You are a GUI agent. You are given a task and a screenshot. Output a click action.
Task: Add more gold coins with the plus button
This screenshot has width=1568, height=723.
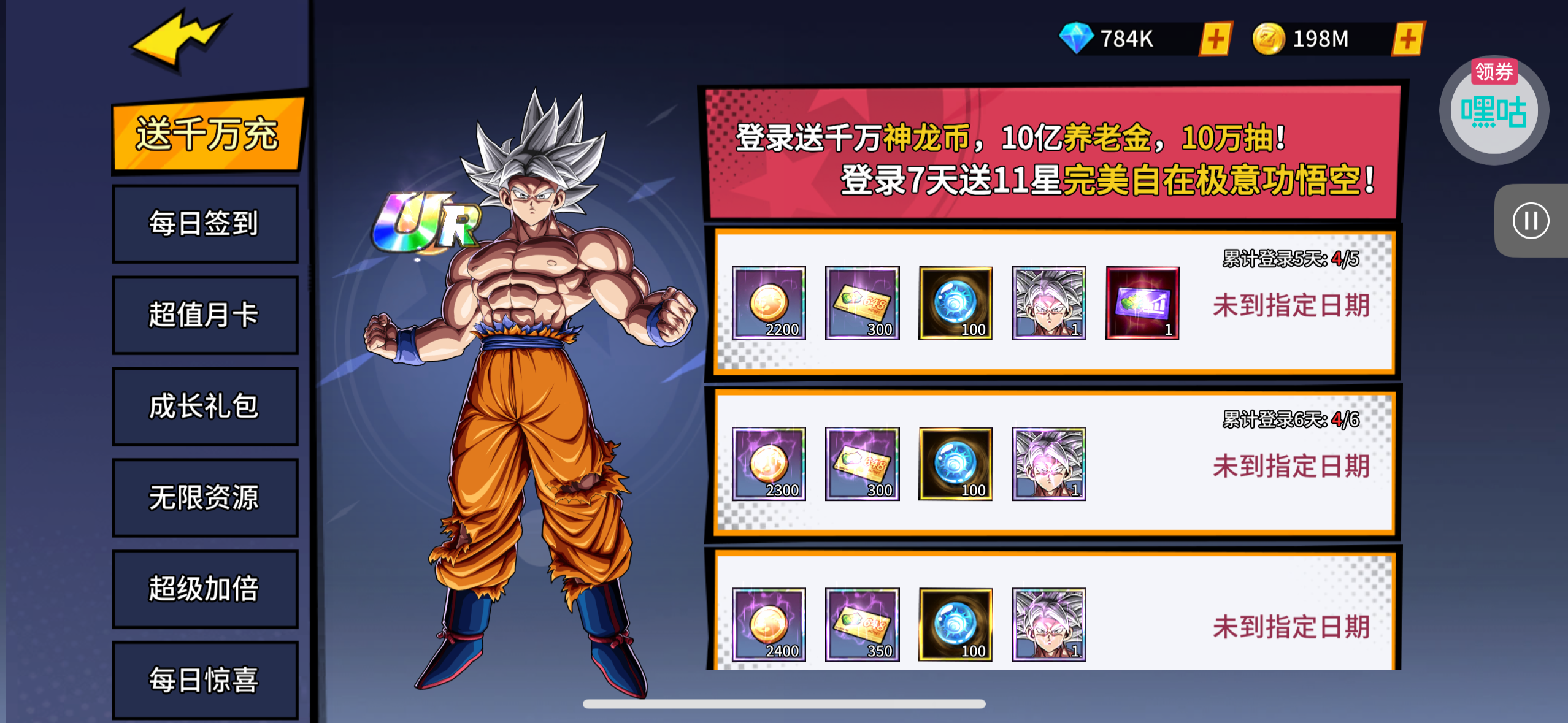[x=1408, y=40]
